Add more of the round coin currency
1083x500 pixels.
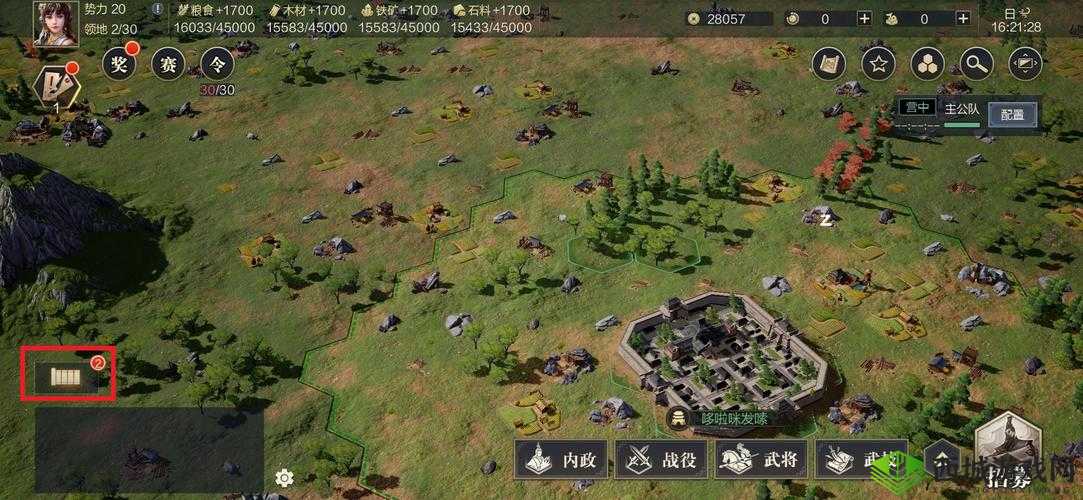point(864,18)
